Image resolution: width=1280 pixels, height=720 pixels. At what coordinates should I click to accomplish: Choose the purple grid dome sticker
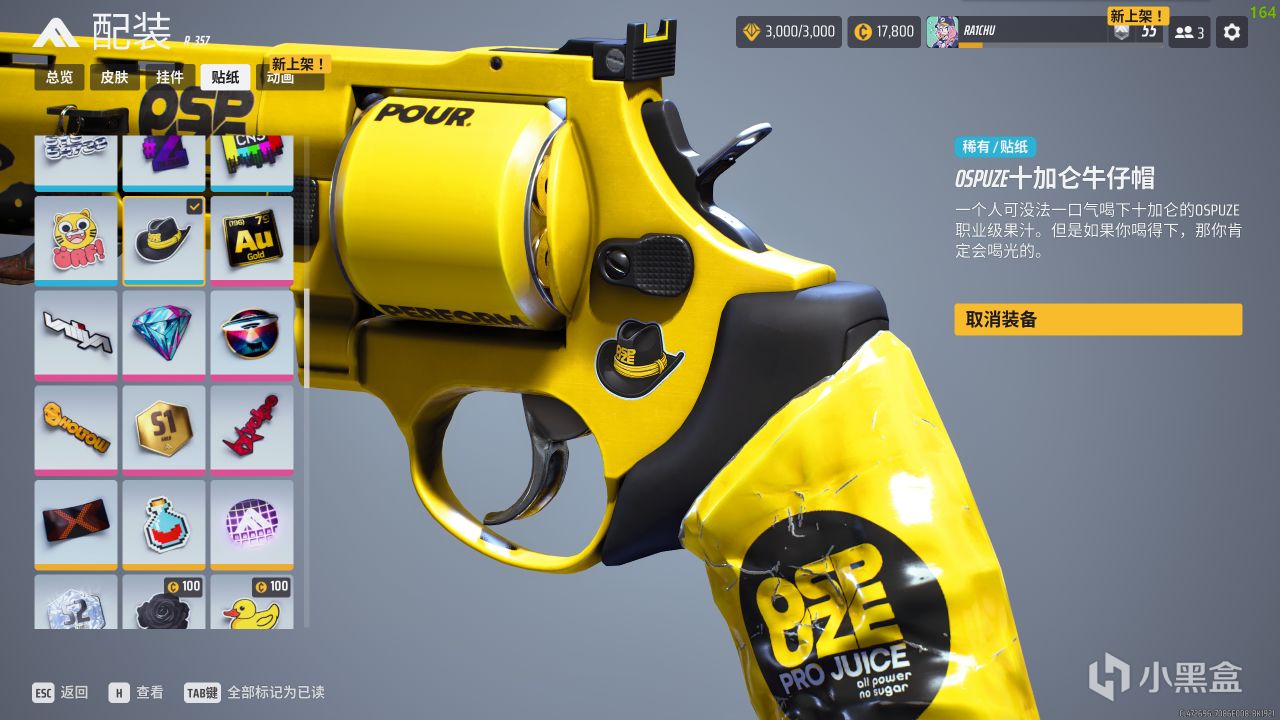click(x=252, y=523)
